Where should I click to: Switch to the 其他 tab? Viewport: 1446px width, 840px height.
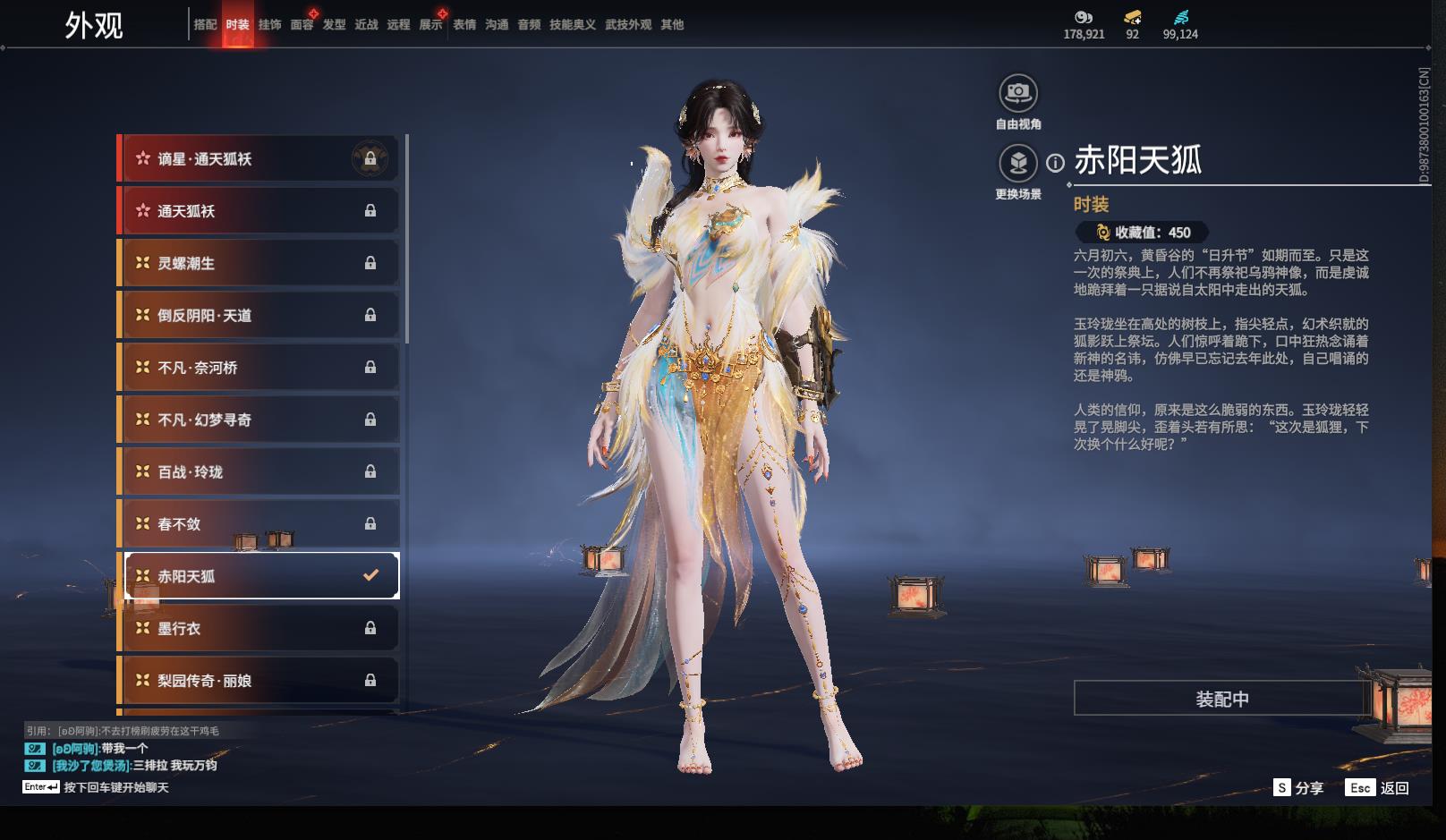pos(672,25)
